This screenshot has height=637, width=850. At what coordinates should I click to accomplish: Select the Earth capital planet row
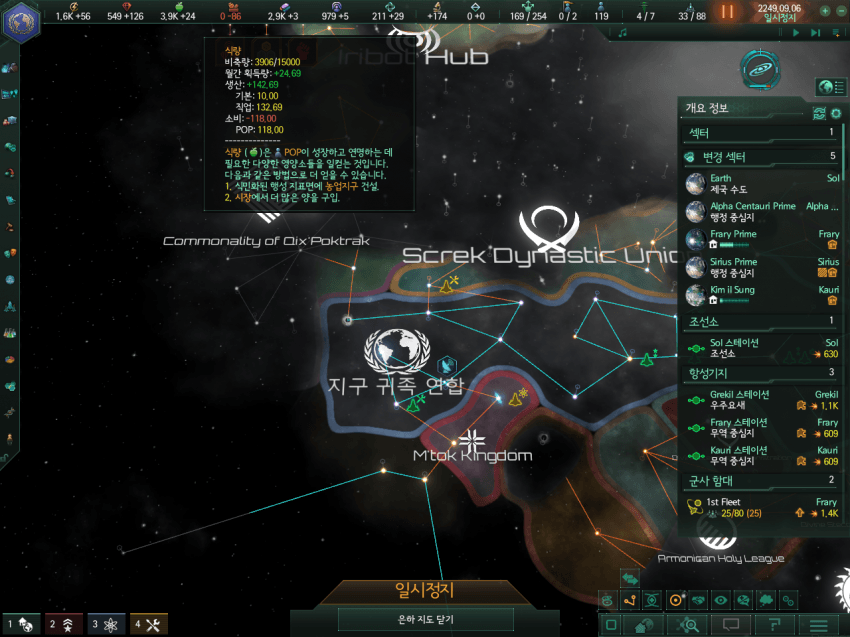pyautogui.click(x=762, y=183)
